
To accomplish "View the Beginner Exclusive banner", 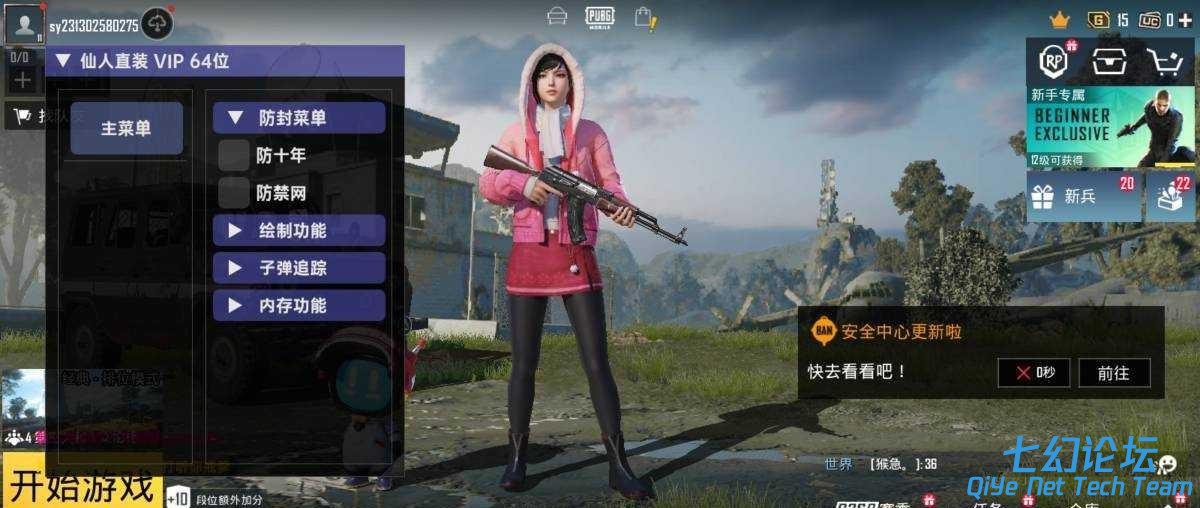I will coord(1110,126).
